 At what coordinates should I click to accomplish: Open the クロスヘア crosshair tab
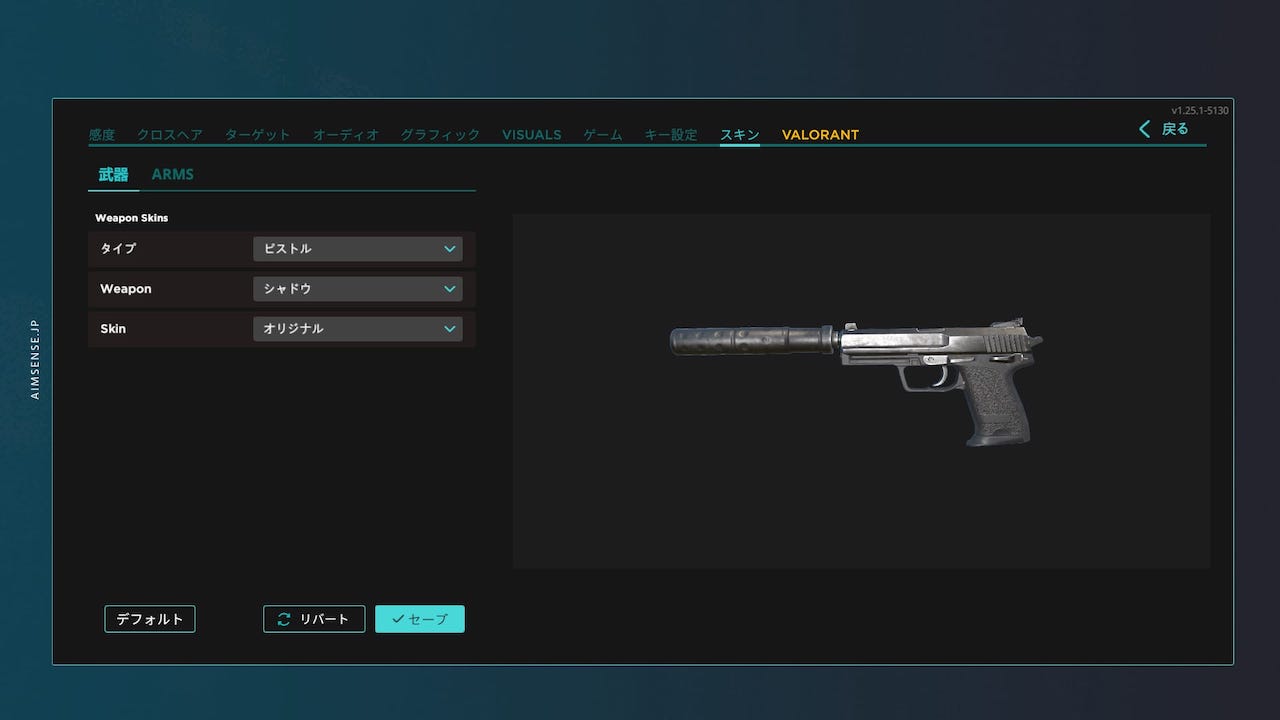(170, 134)
